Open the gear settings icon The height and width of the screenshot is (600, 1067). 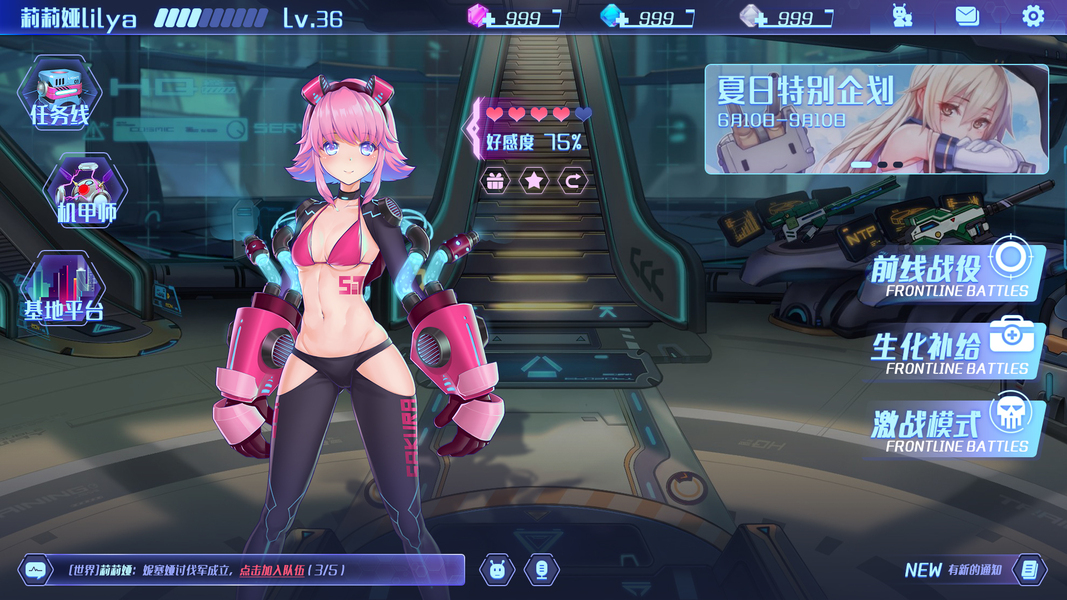(1032, 16)
